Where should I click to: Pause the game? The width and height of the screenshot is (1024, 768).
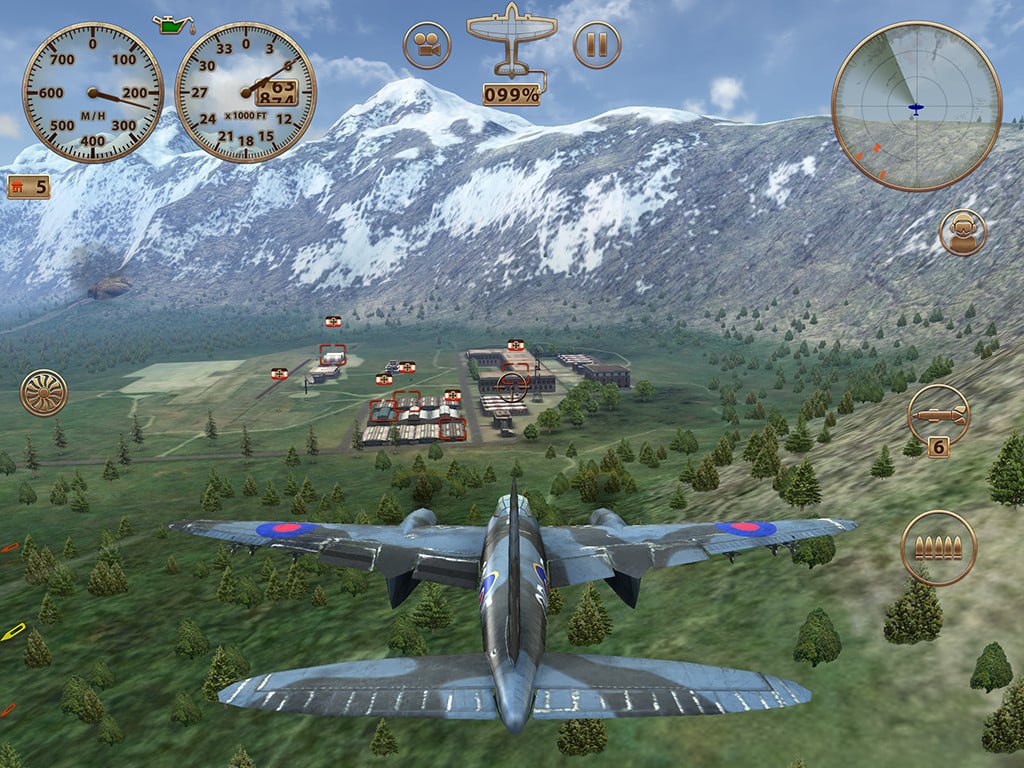pyautogui.click(x=597, y=45)
